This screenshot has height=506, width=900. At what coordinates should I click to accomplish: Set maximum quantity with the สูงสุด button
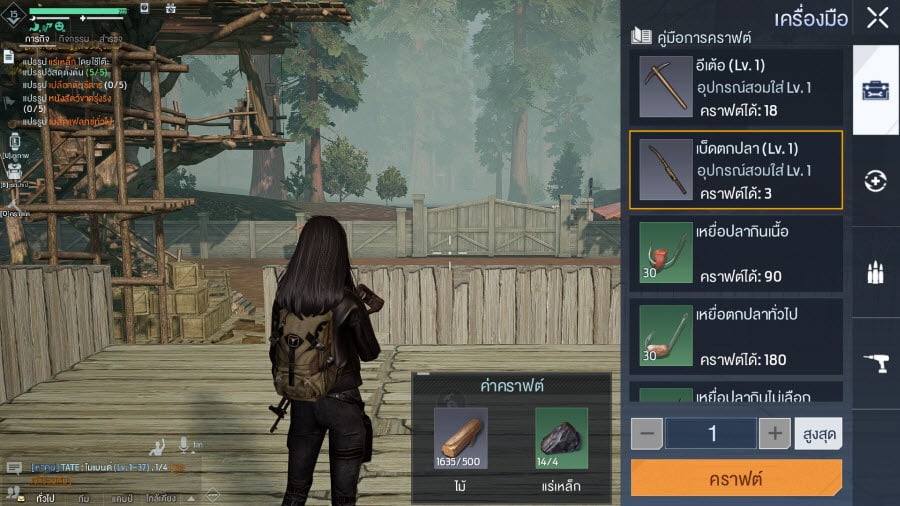click(x=818, y=433)
